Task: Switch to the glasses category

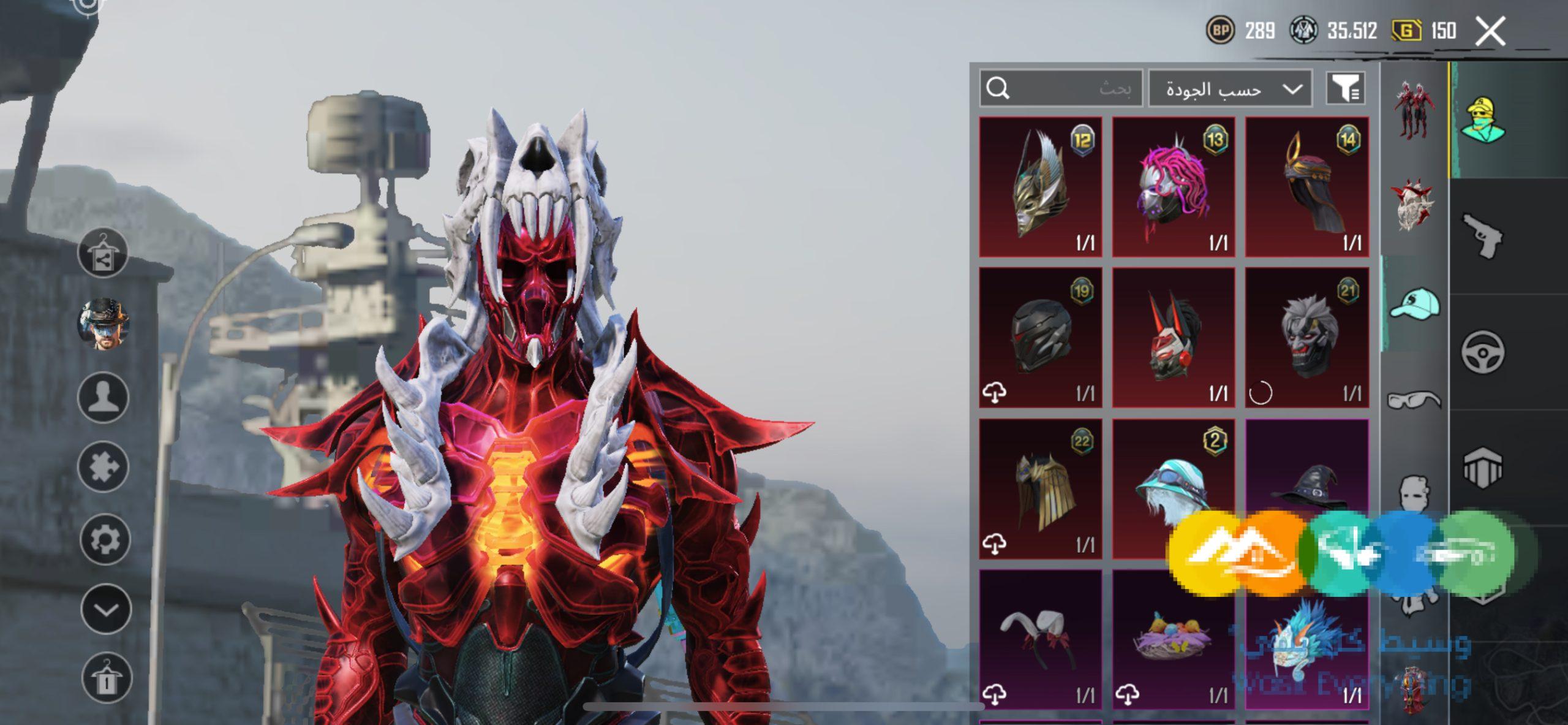Action: (x=1414, y=400)
